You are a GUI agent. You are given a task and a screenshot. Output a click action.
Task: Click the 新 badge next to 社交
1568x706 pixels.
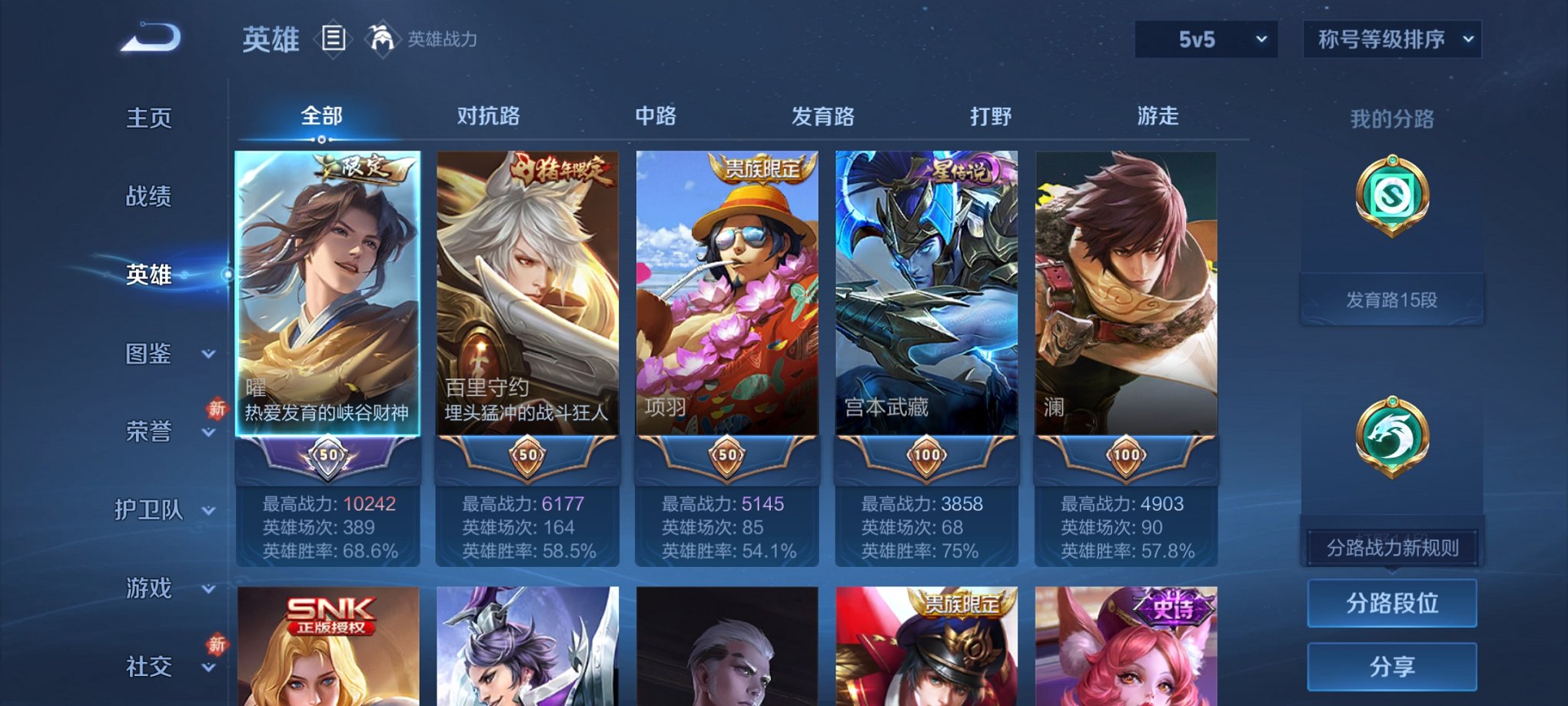(216, 644)
